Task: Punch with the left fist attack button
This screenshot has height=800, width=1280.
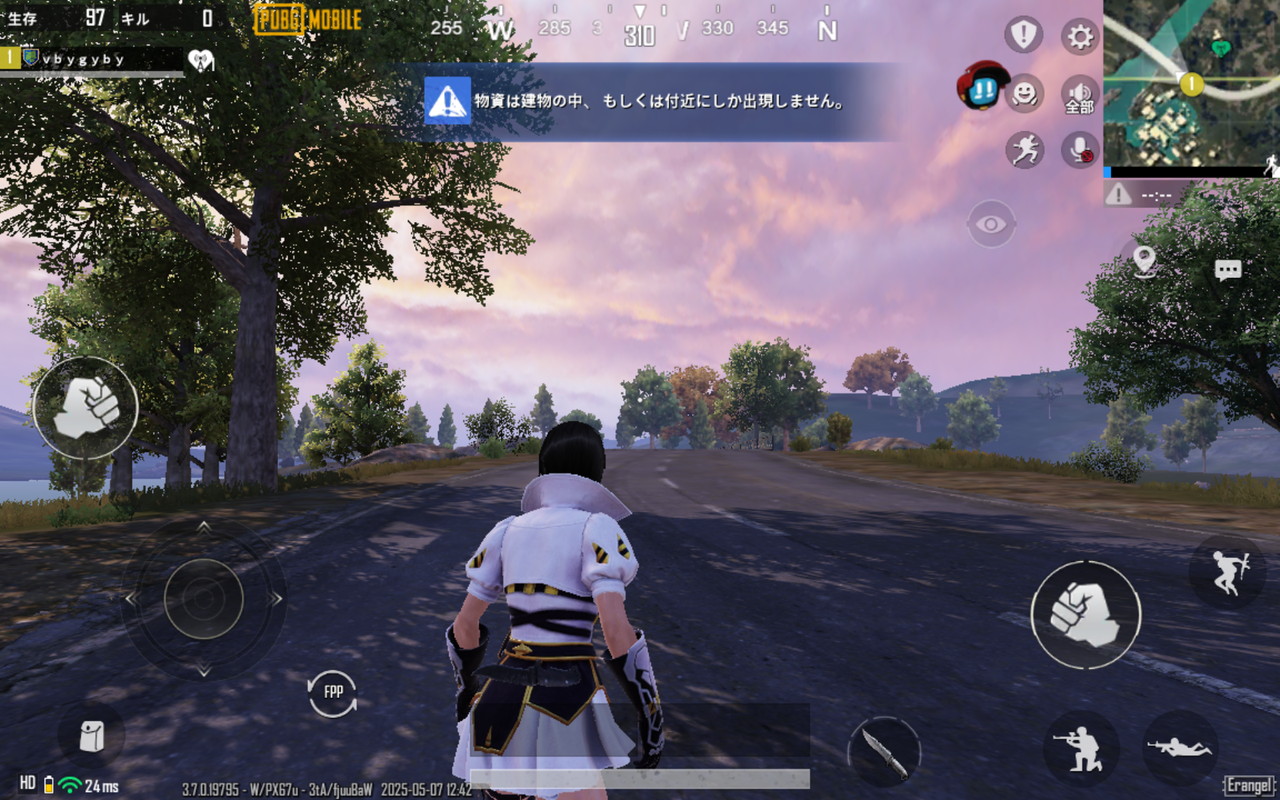Action: (85, 408)
